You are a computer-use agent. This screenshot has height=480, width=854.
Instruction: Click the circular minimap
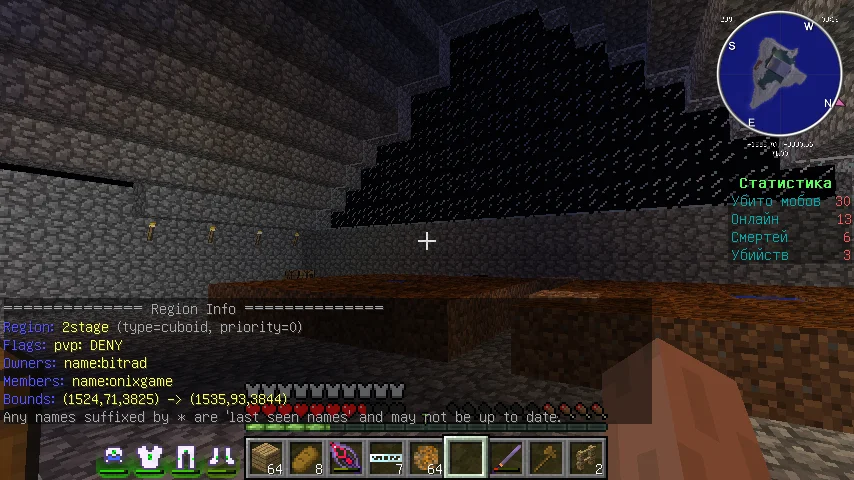[x=779, y=76]
